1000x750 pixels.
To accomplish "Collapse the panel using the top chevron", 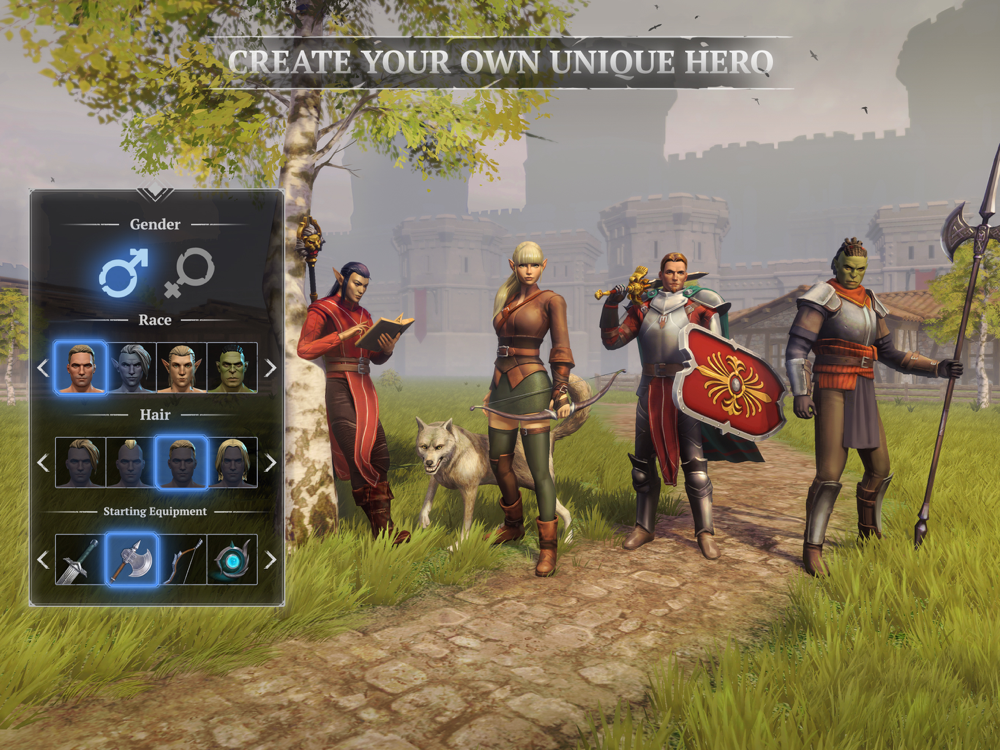I will pyautogui.click(x=156, y=194).
